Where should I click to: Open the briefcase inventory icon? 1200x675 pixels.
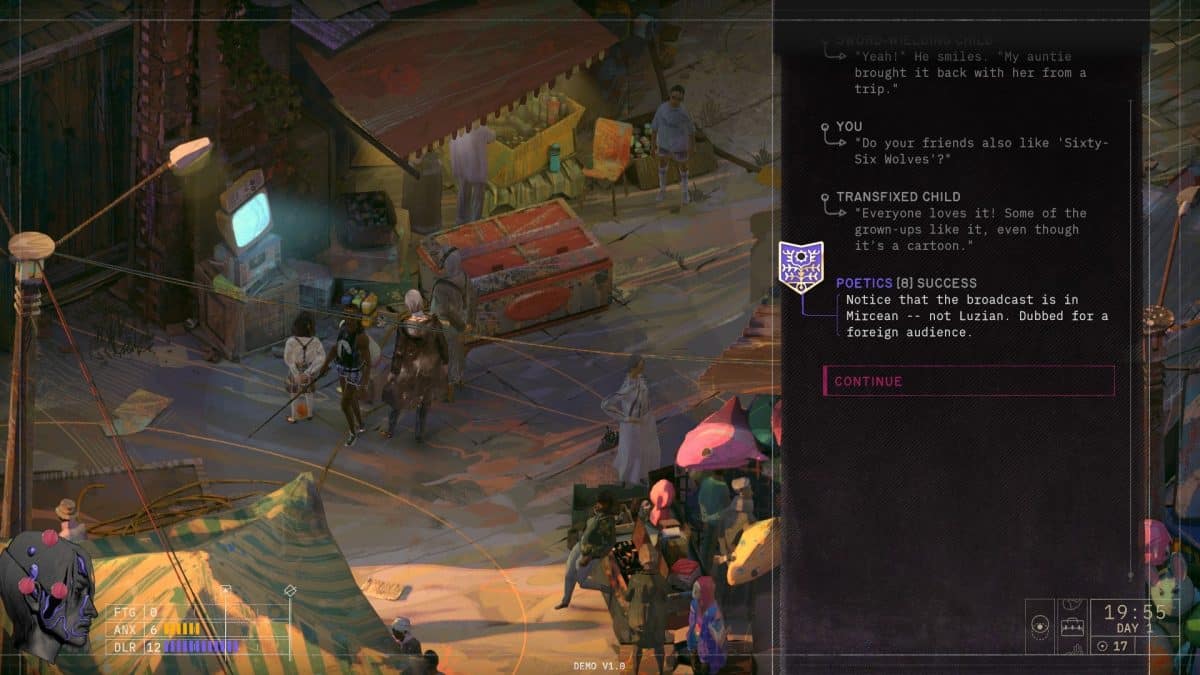1074,628
